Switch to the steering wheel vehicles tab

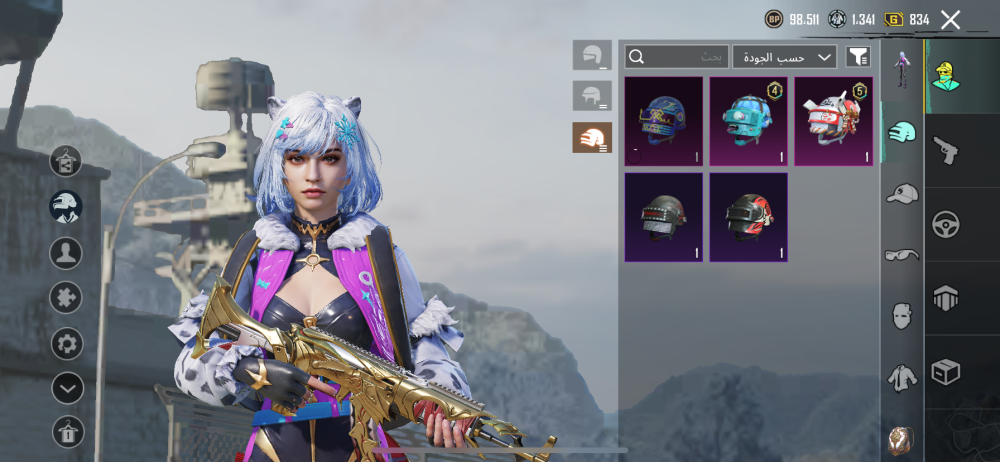(x=945, y=224)
